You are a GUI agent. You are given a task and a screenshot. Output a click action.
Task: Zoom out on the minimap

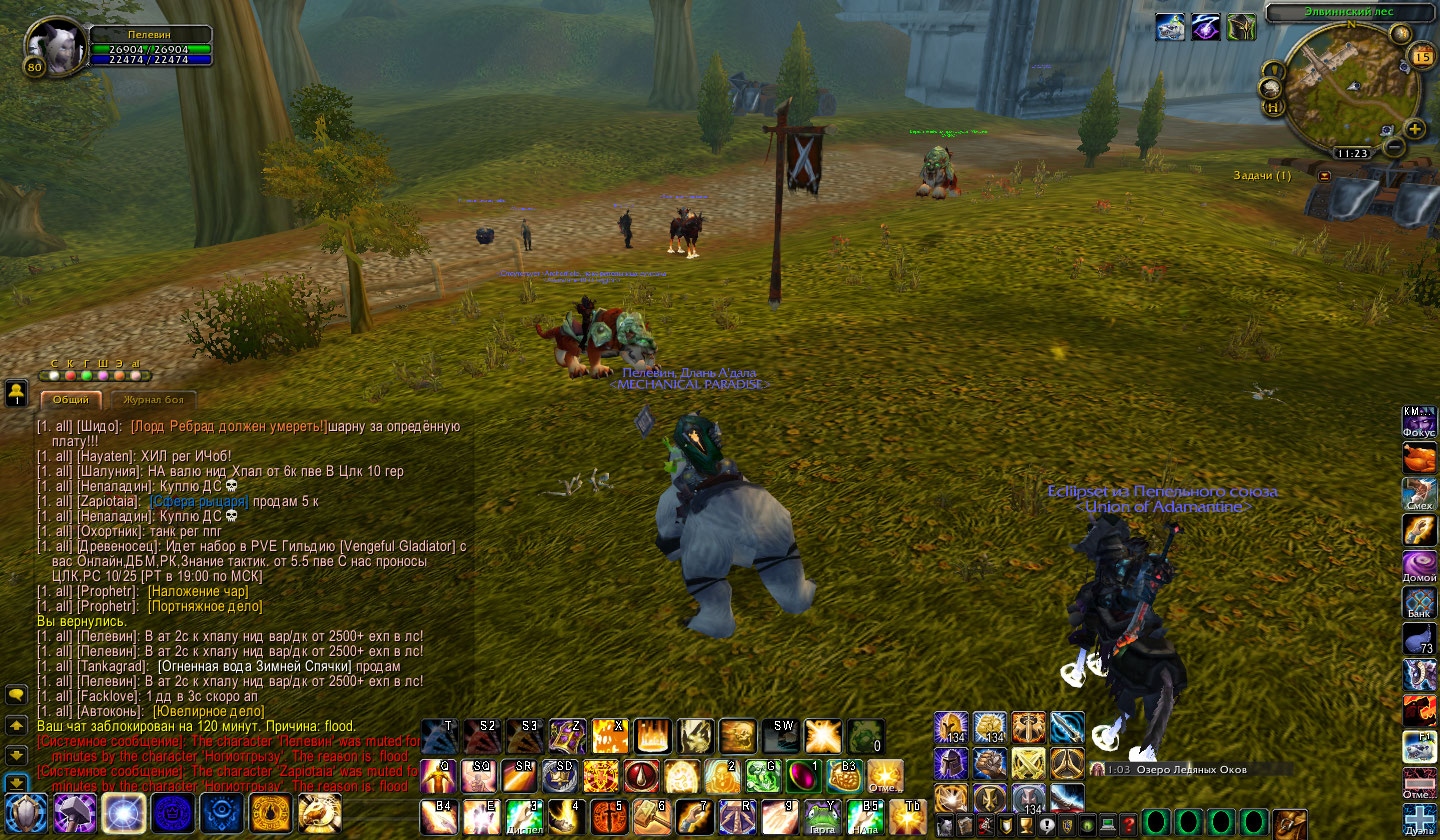(1395, 147)
